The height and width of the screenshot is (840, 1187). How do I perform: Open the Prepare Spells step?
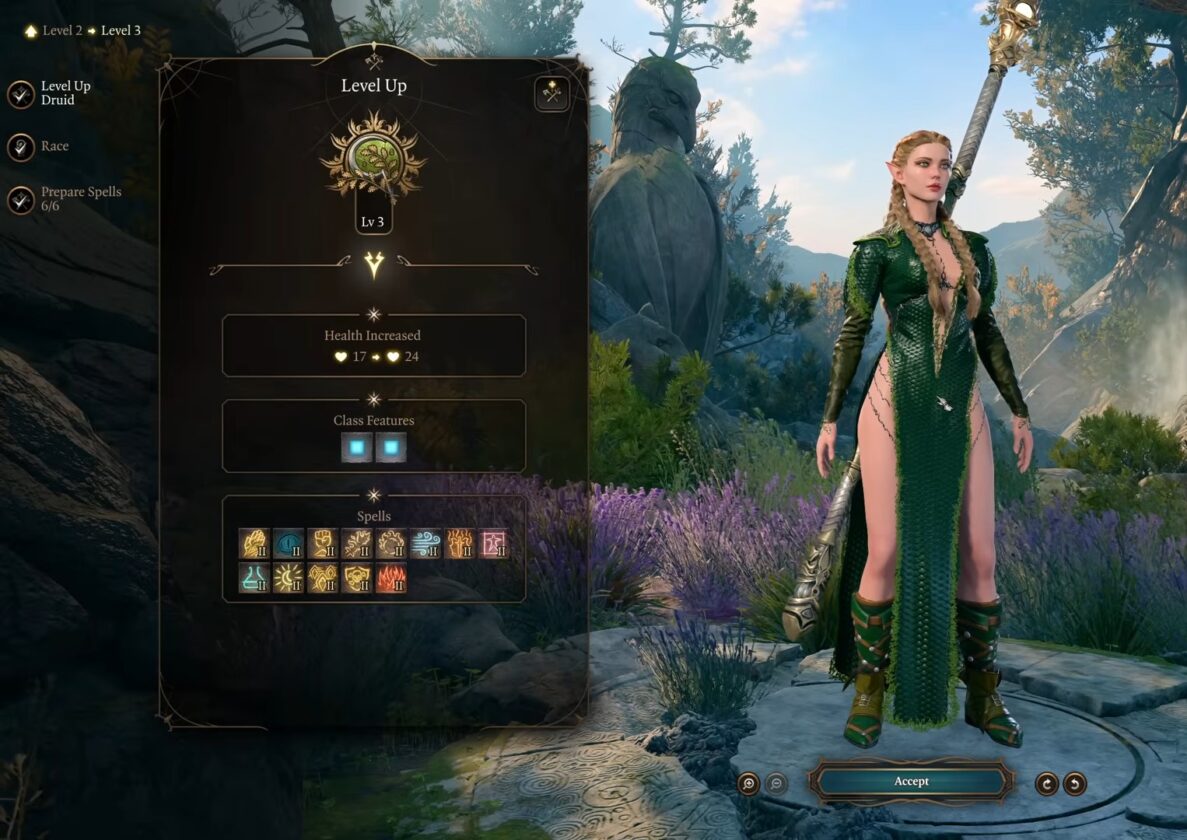point(21,200)
